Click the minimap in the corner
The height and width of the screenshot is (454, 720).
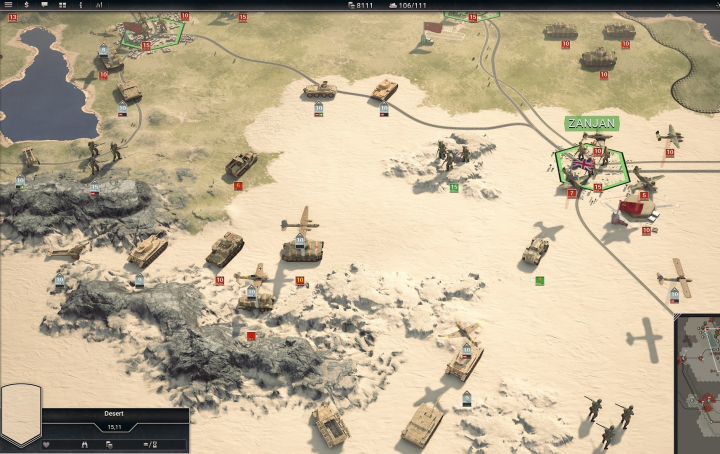[x=699, y=385]
